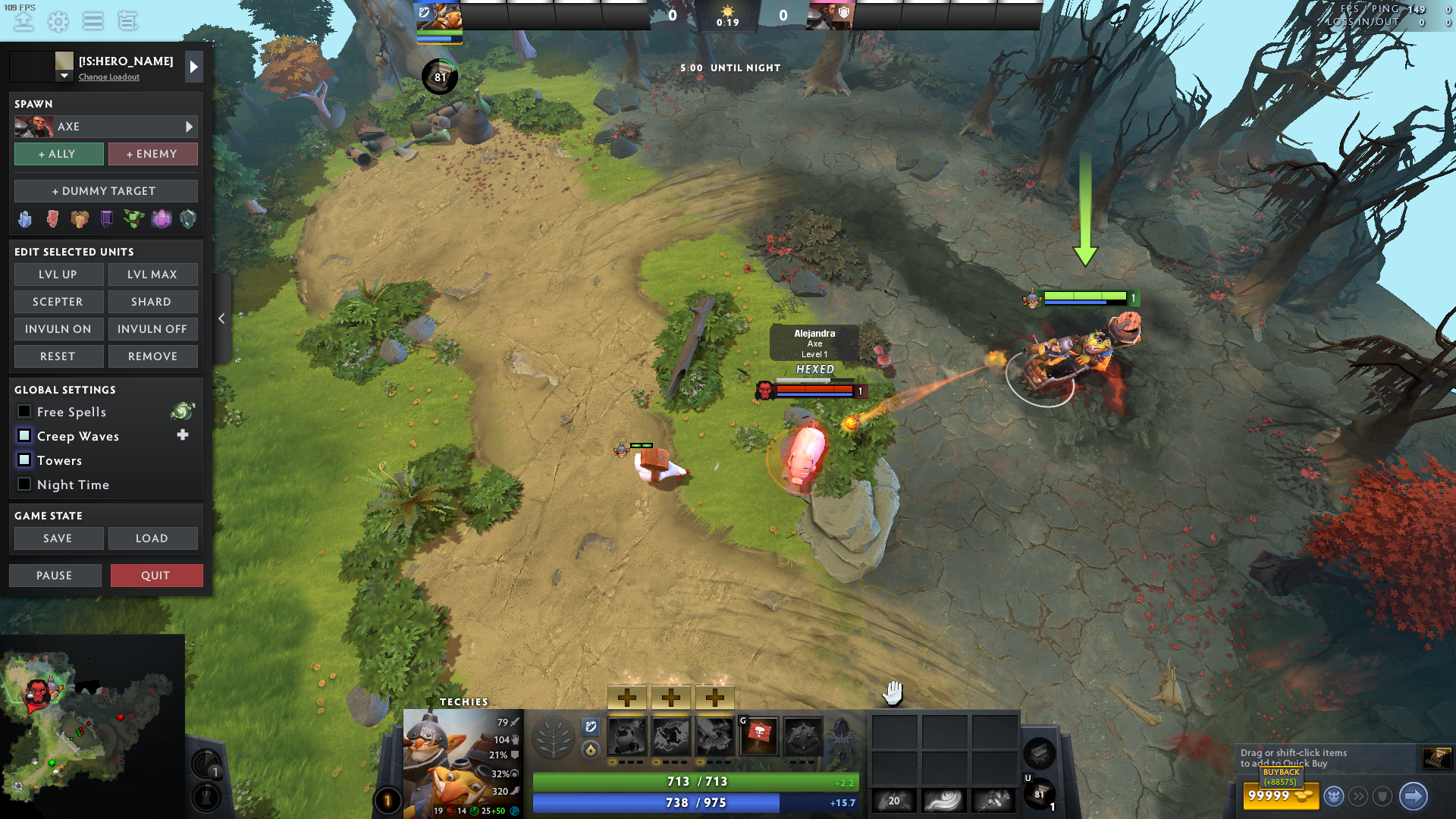
Task: Click the Change Loadout link
Action: [x=109, y=77]
